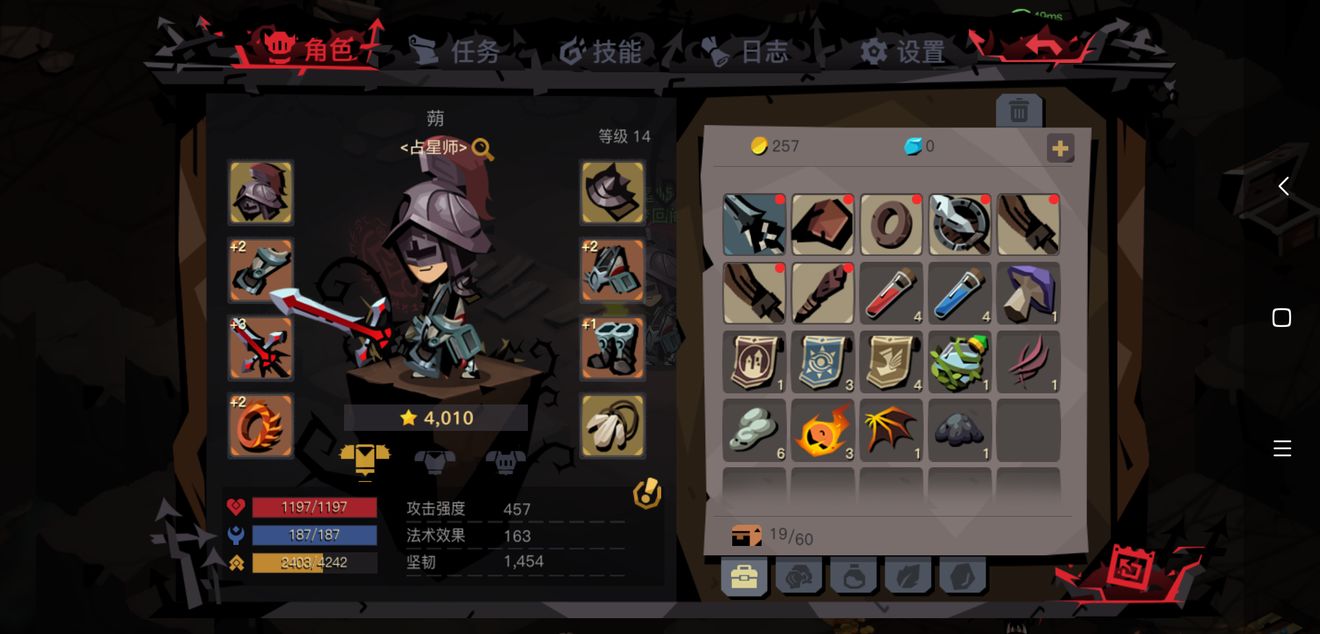Choose the purple mushroom item
The height and width of the screenshot is (634, 1320).
click(x=1028, y=293)
